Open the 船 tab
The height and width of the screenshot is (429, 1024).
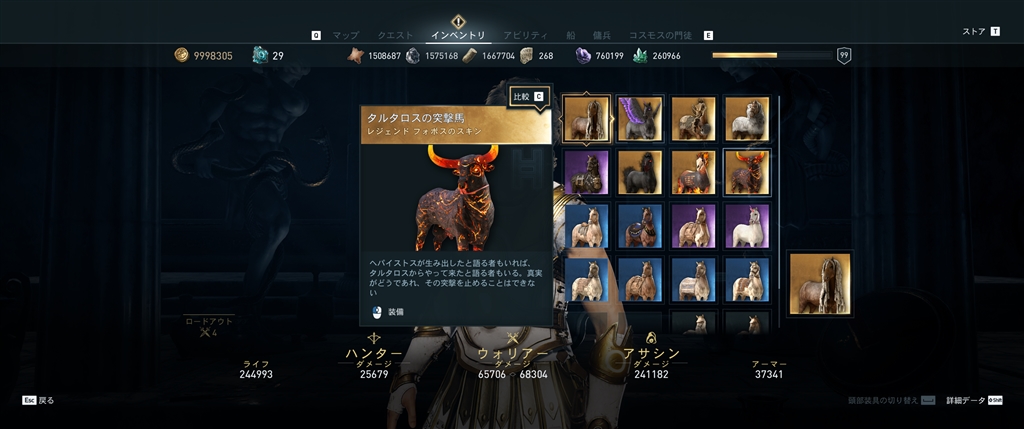[571, 35]
